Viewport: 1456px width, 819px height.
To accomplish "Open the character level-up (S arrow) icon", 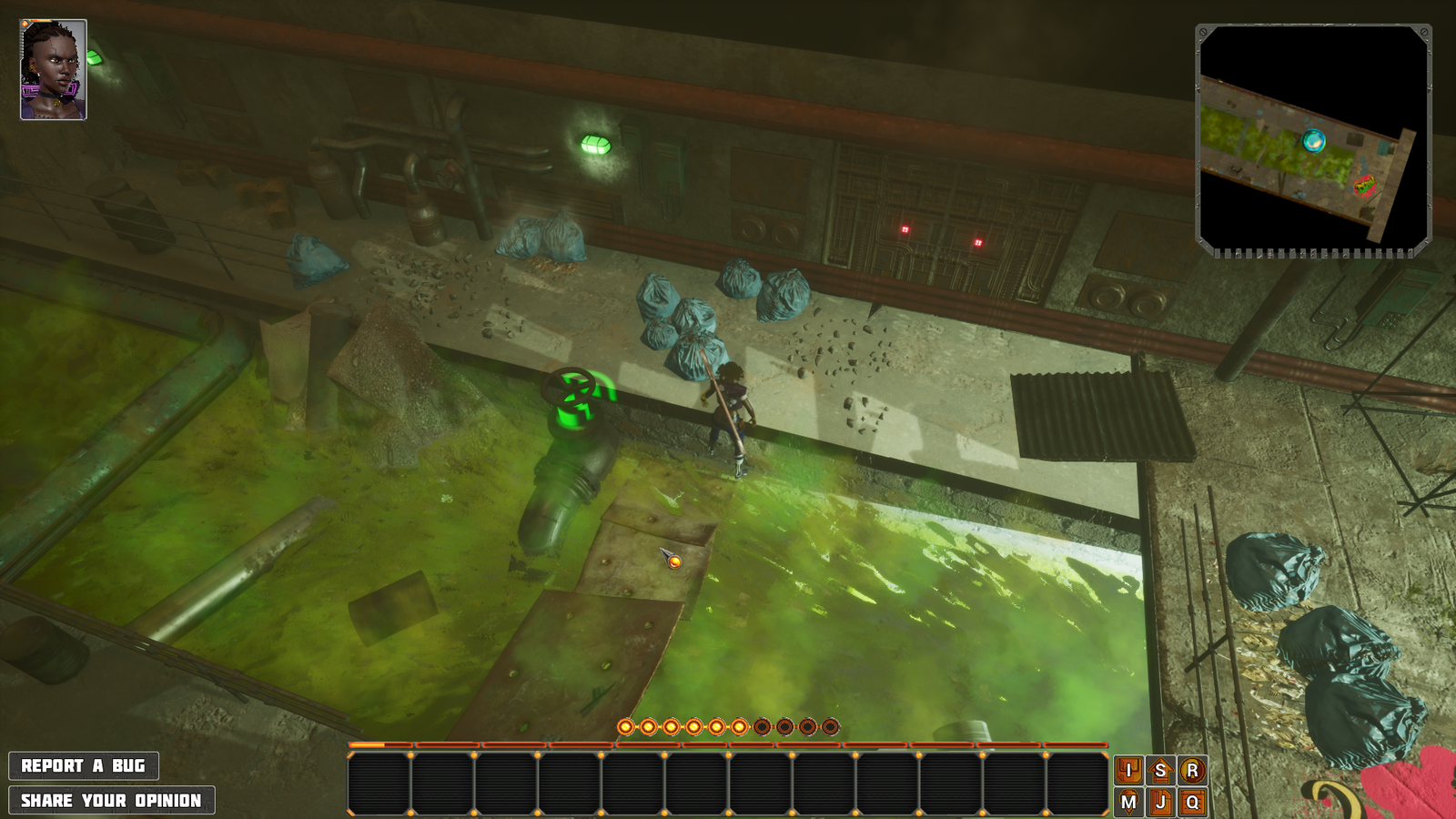I will 1159,772.
